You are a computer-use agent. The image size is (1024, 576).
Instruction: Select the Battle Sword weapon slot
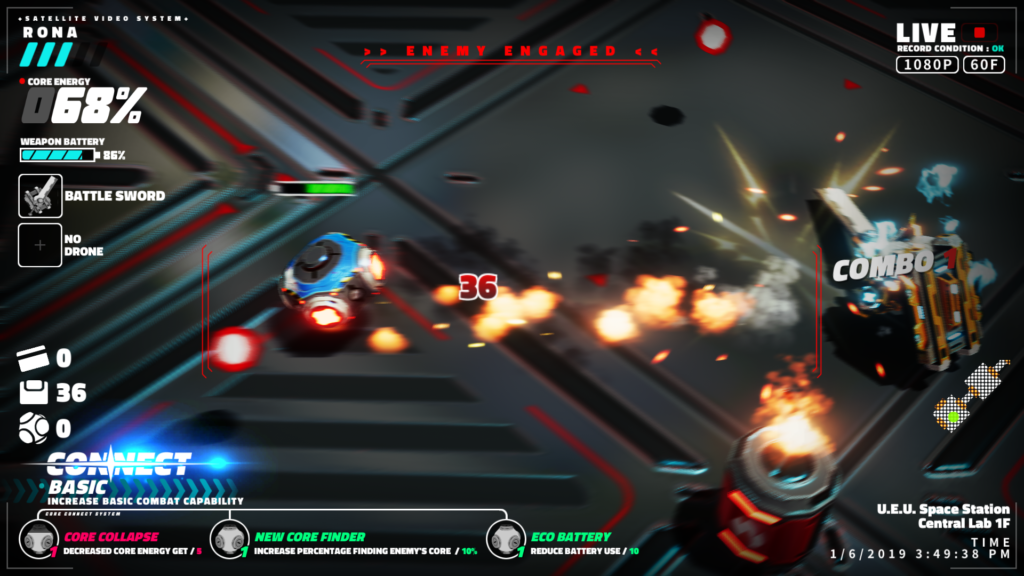(x=40, y=196)
